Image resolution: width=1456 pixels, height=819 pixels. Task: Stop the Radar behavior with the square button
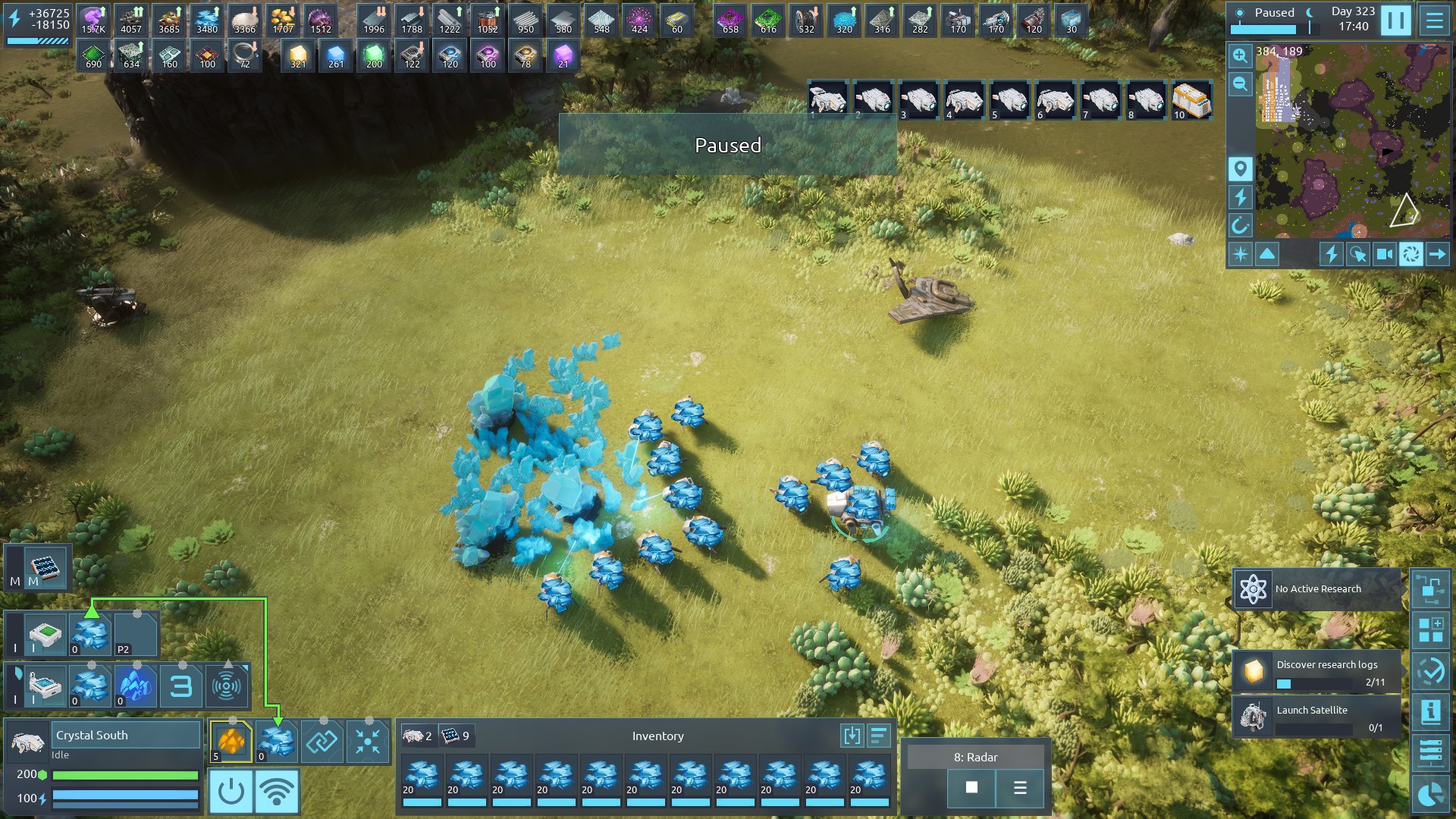pos(971,788)
